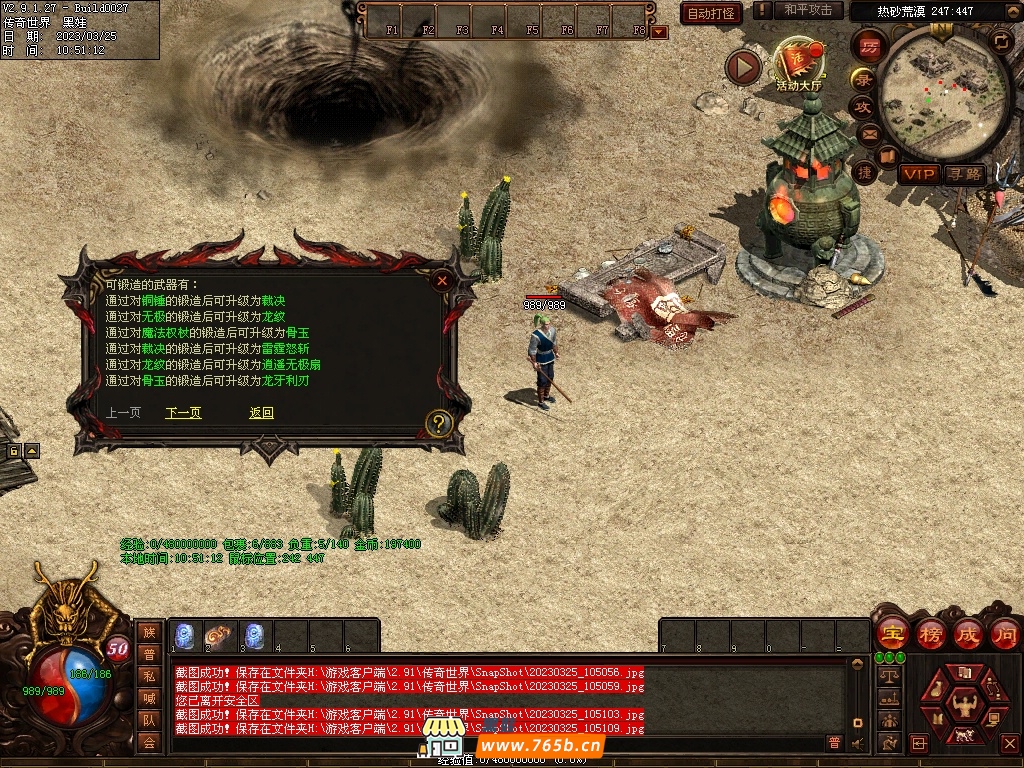Image resolution: width=1024 pixels, height=768 pixels.
Task: Open the VIP panel
Action: [x=918, y=174]
